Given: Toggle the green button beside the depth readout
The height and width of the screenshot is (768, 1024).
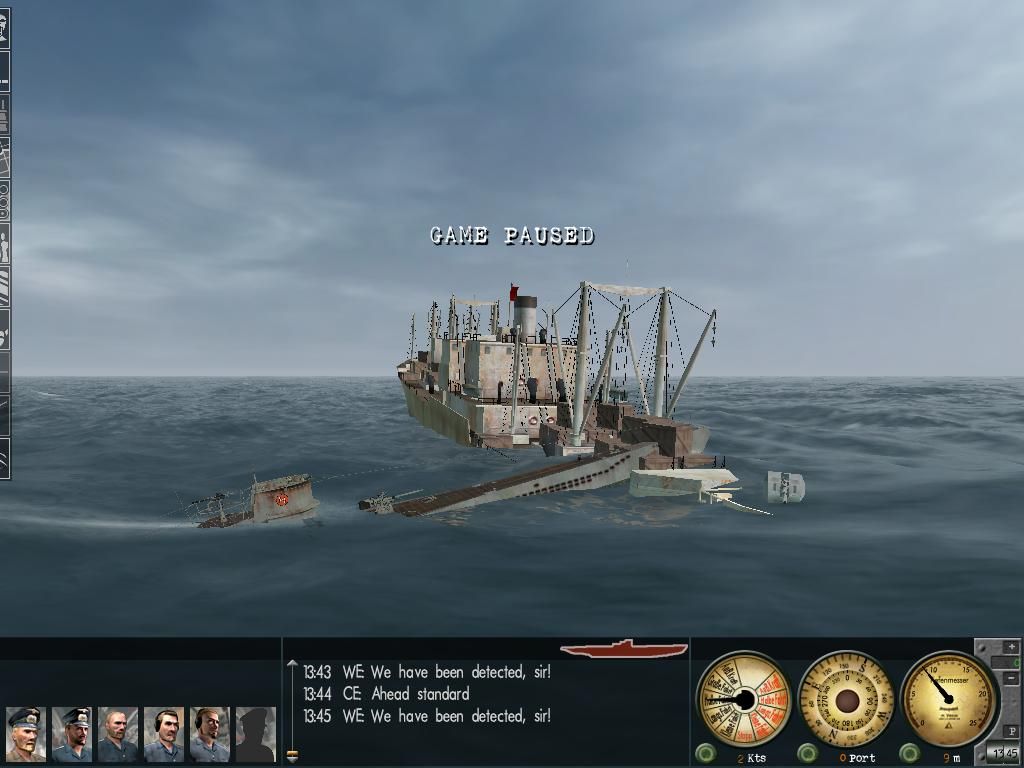Looking at the screenshot, I should pos(909,753).
